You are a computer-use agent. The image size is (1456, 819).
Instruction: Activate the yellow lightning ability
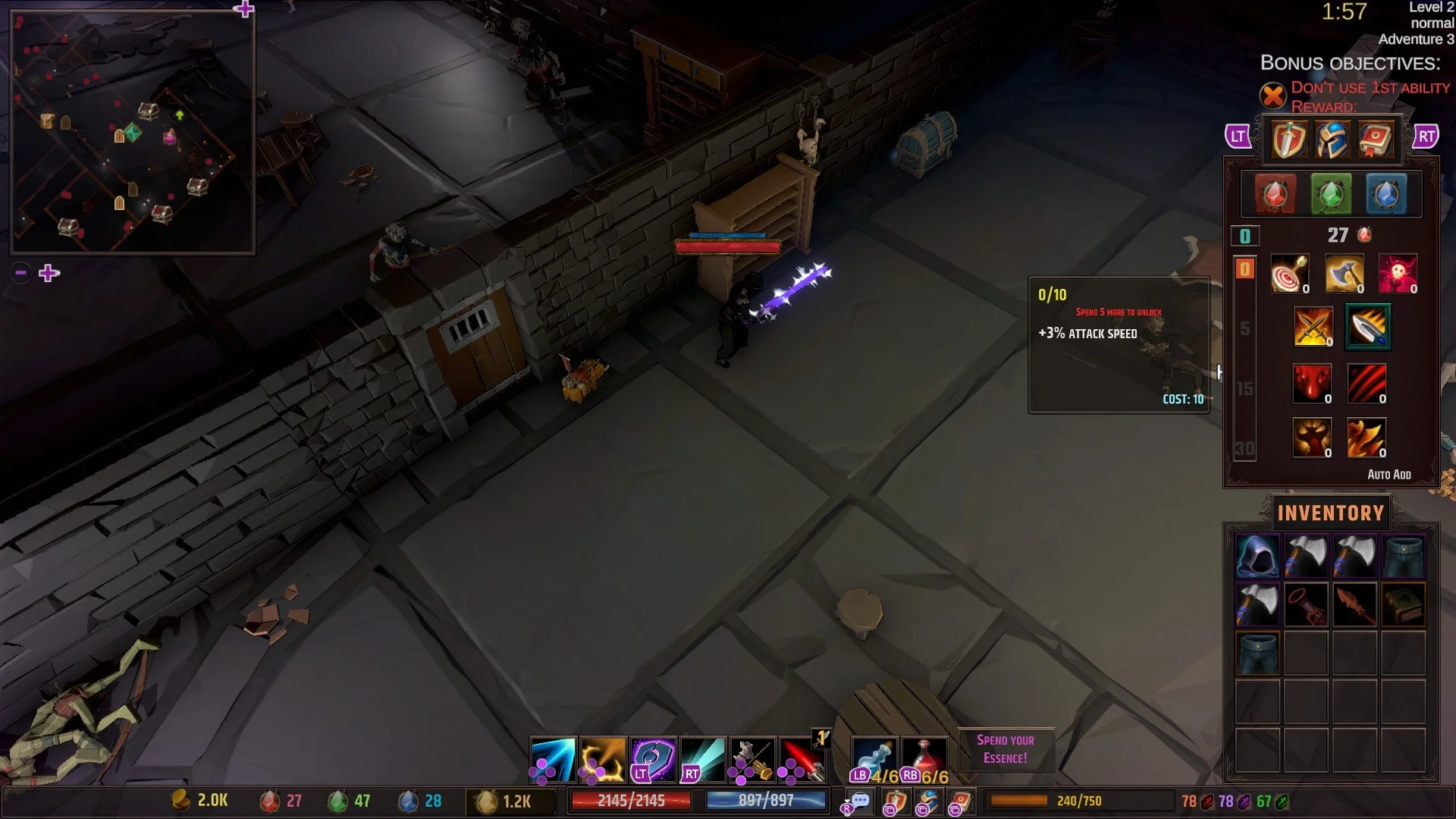(603, 759)
